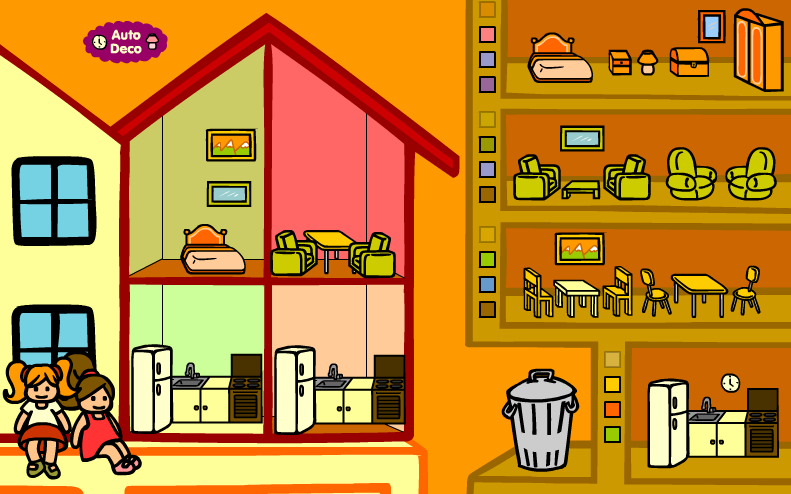Viewport: 791px width, 494px height.
Task: Choose the bright green swatch by the dining shelf
Action: click(x=487, y=259)
